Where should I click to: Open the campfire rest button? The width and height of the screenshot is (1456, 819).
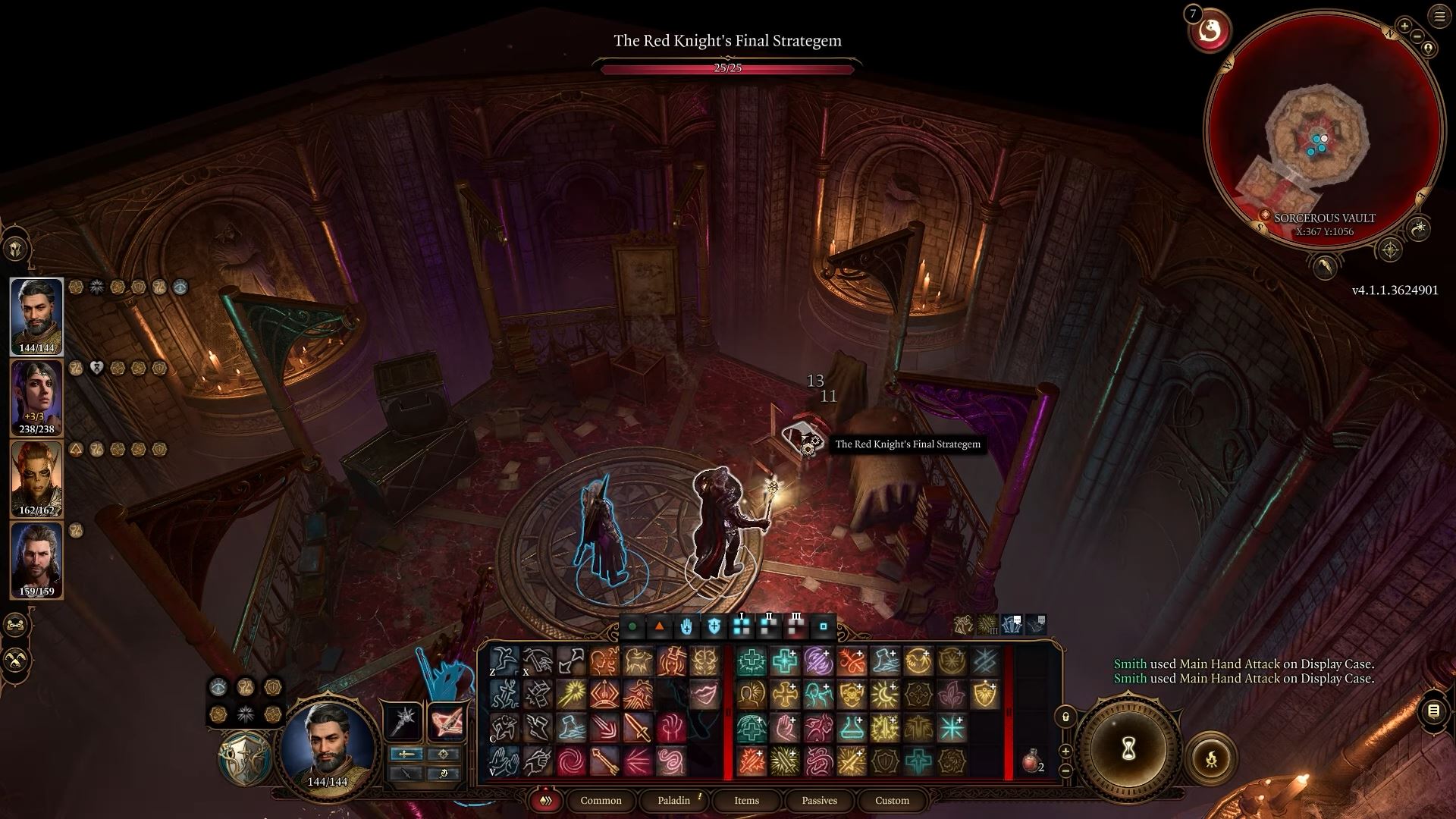pos(1211,757)
